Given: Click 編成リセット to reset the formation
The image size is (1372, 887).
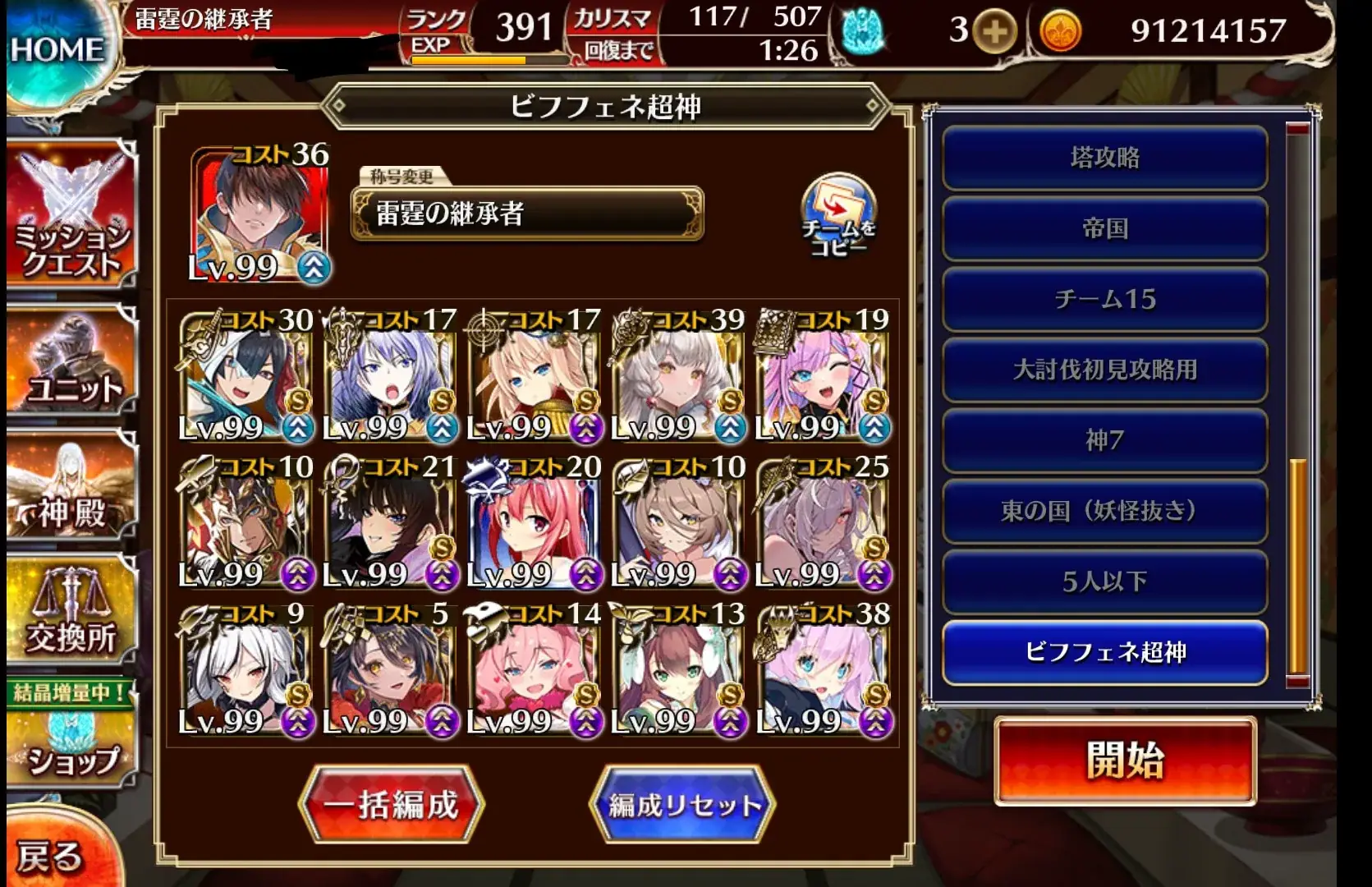Looking at the screenshot, I should click(x=684, y=803).
